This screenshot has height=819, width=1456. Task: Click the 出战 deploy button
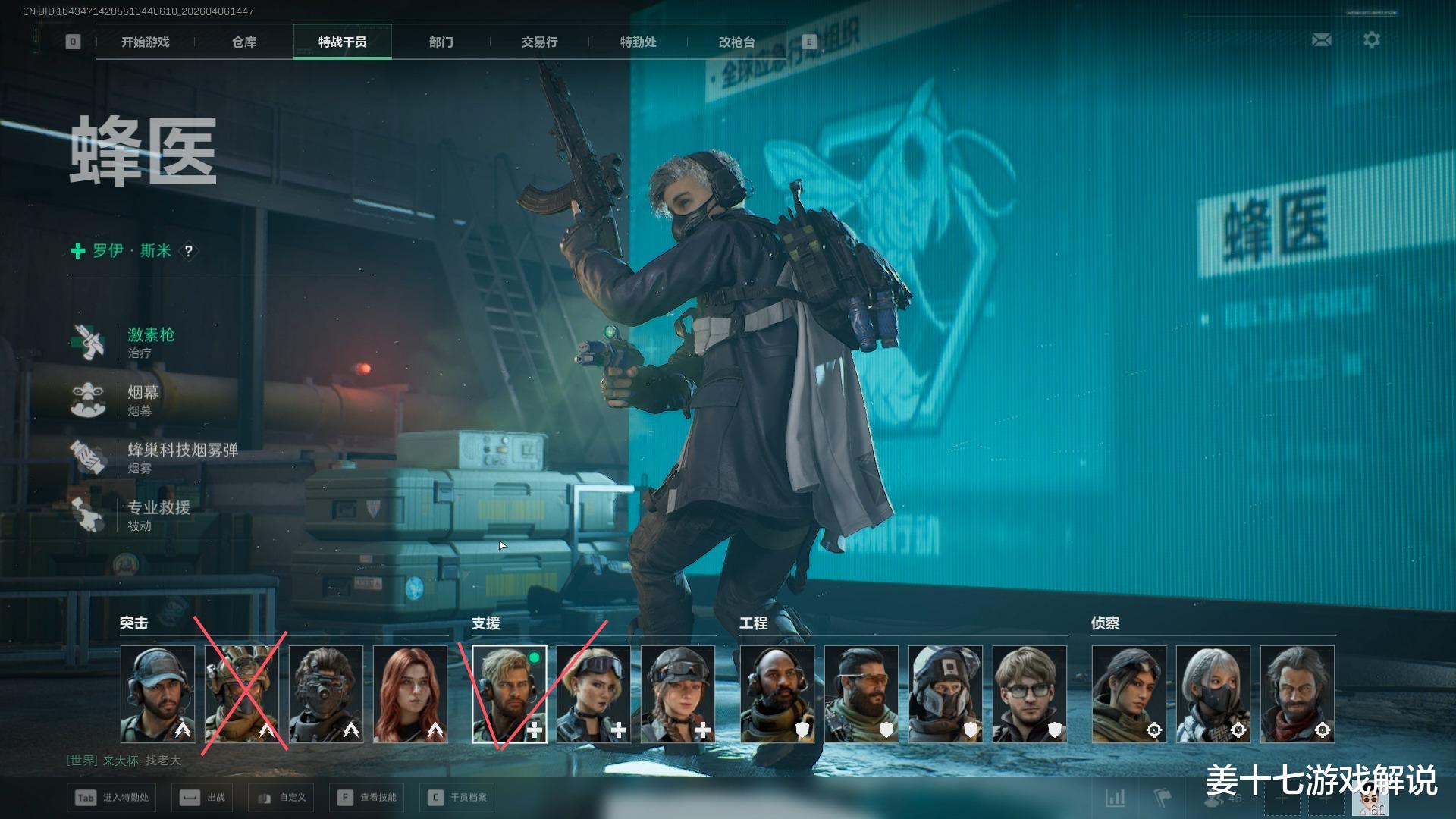(203, 797)
